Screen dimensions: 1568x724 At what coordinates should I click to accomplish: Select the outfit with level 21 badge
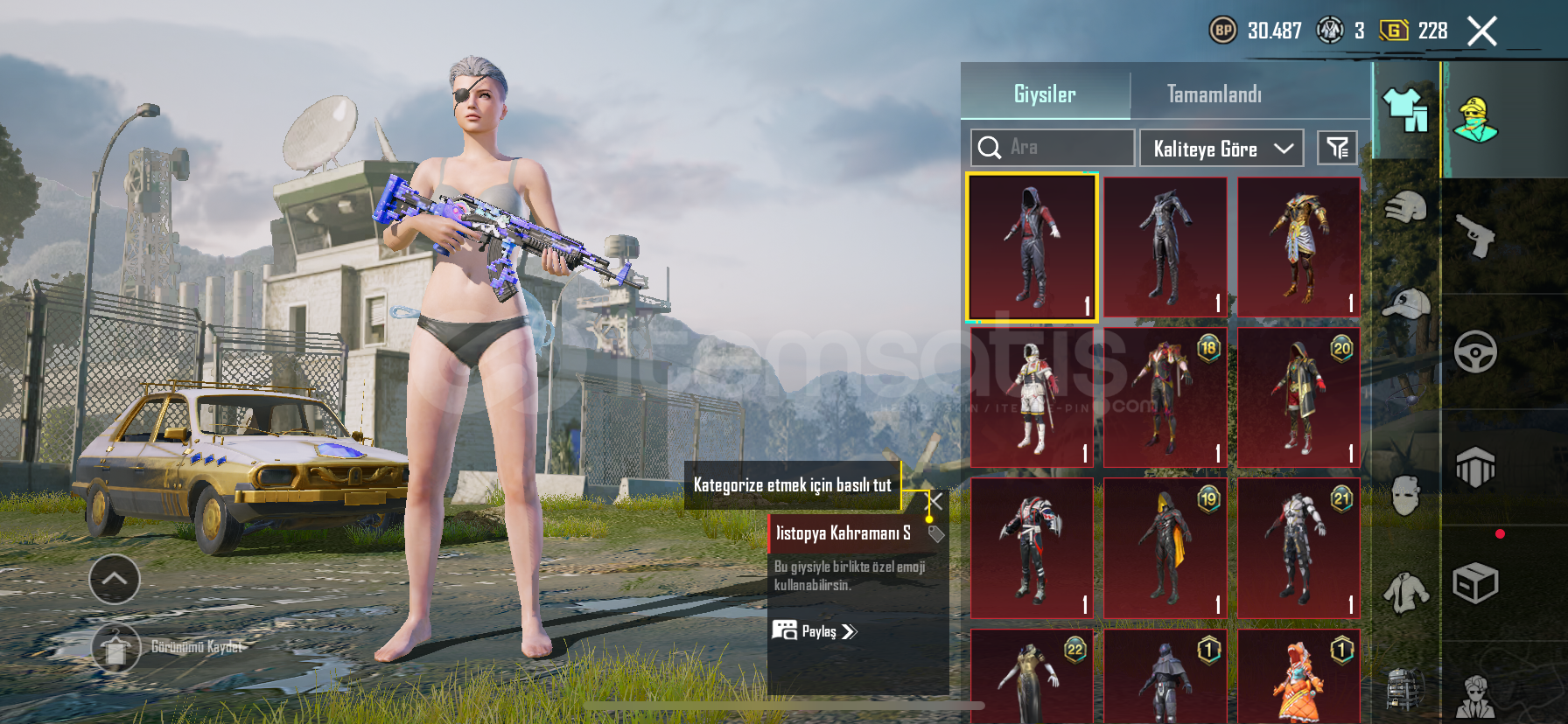pos(1298,549)
